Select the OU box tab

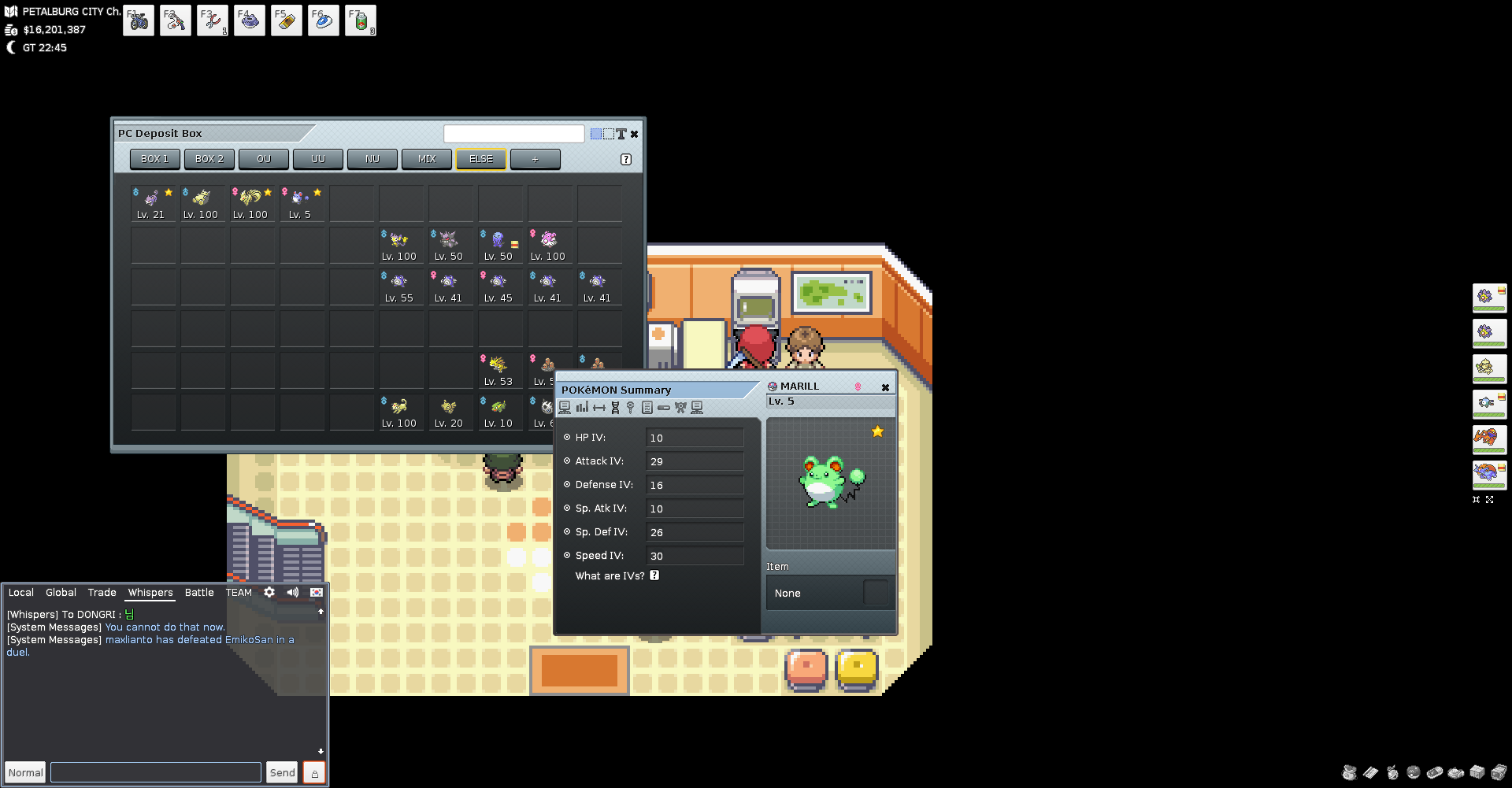[264, 159]
